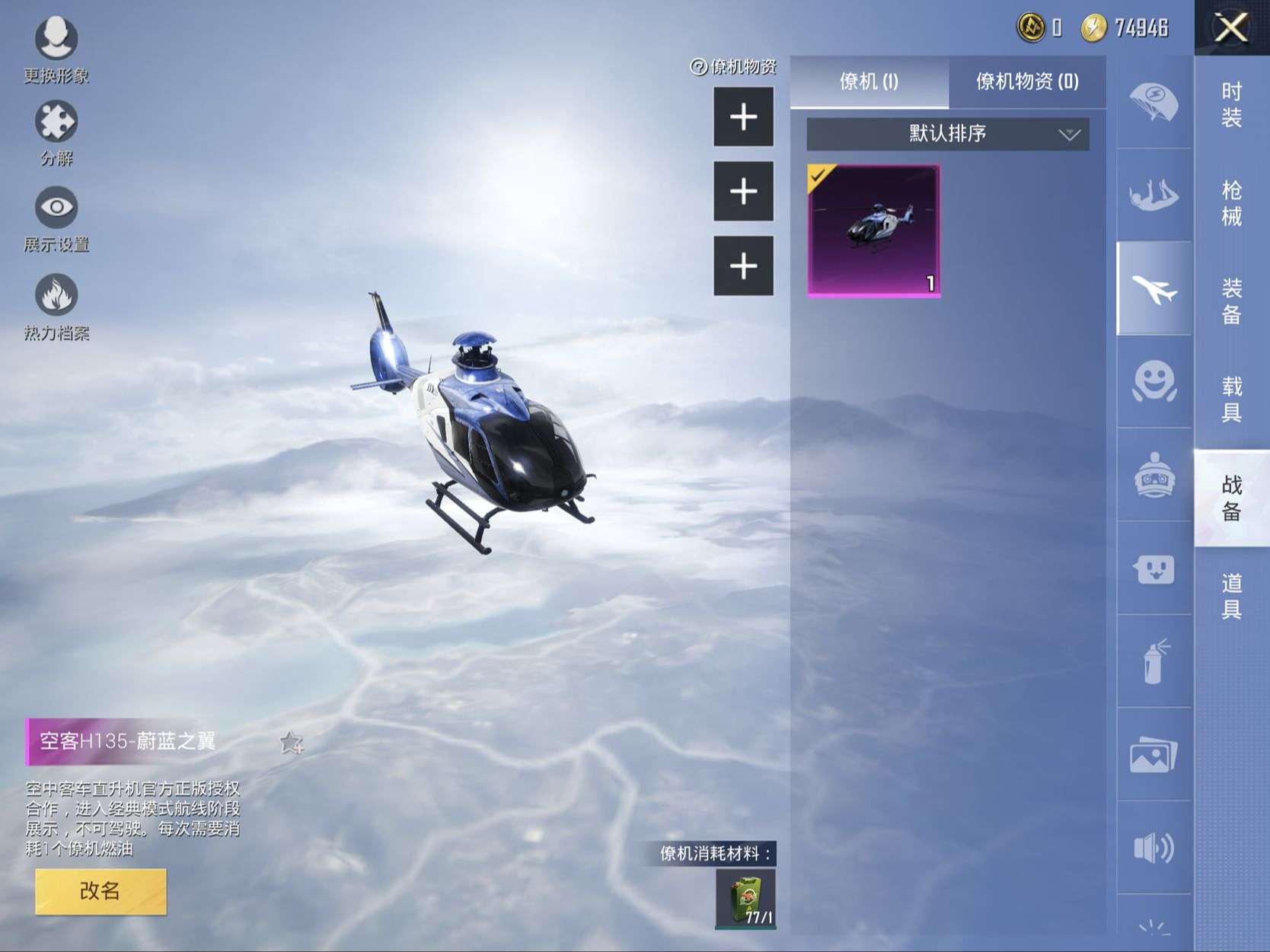Choose the 道具 items category
This screenshot has height=952, width=1270.
pyautogui.click(x=1231, y=596)
